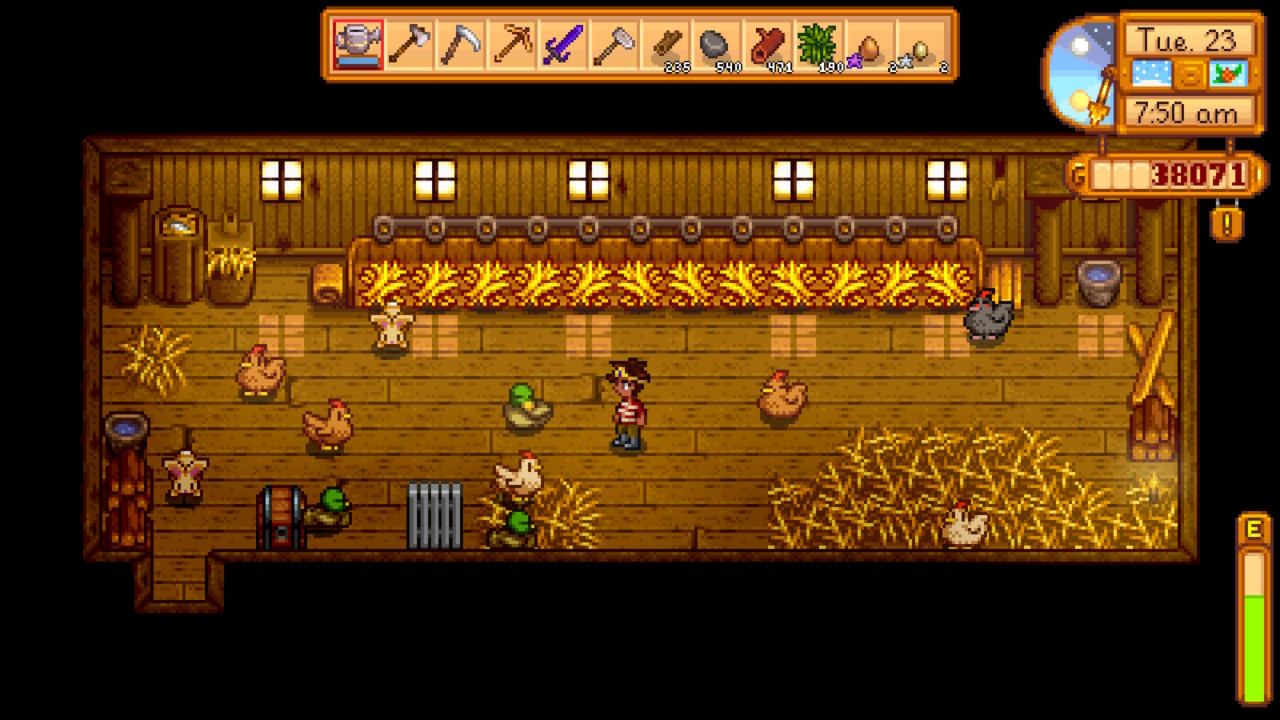
Task: Select the wood stack of 235
Action: [x=665, y=45]
